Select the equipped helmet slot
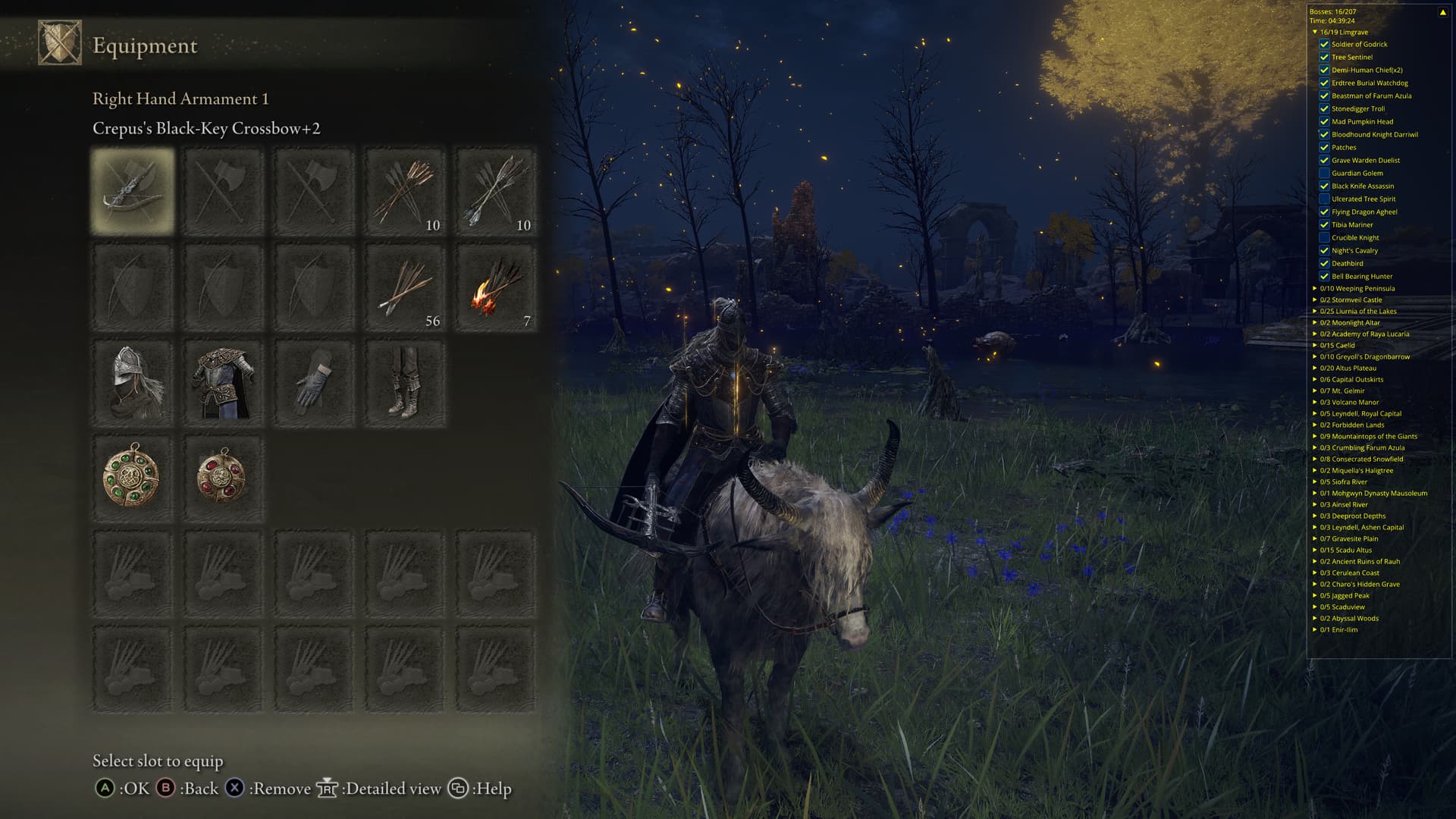 133,383
